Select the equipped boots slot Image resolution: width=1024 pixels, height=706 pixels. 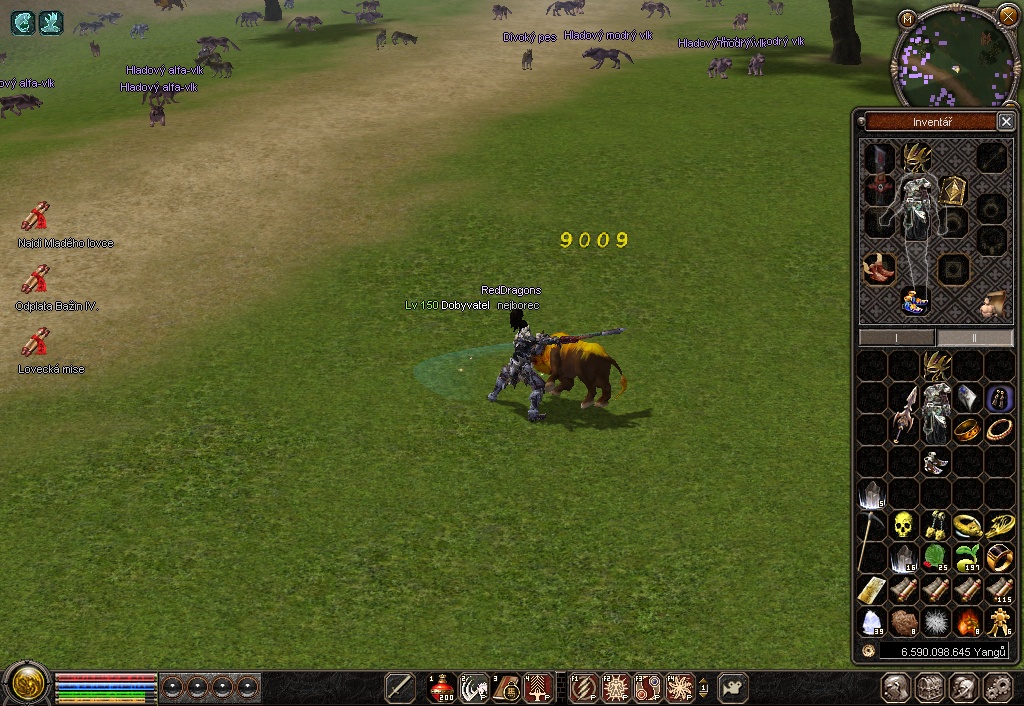tap(880, 268)
